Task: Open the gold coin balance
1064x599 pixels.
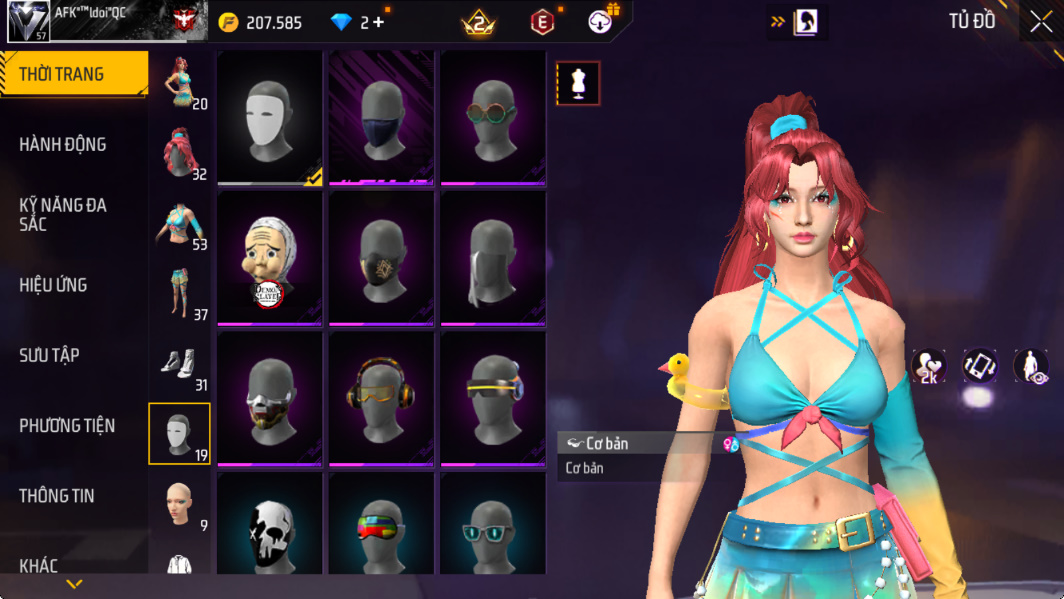Action: (x=262, y=22)
